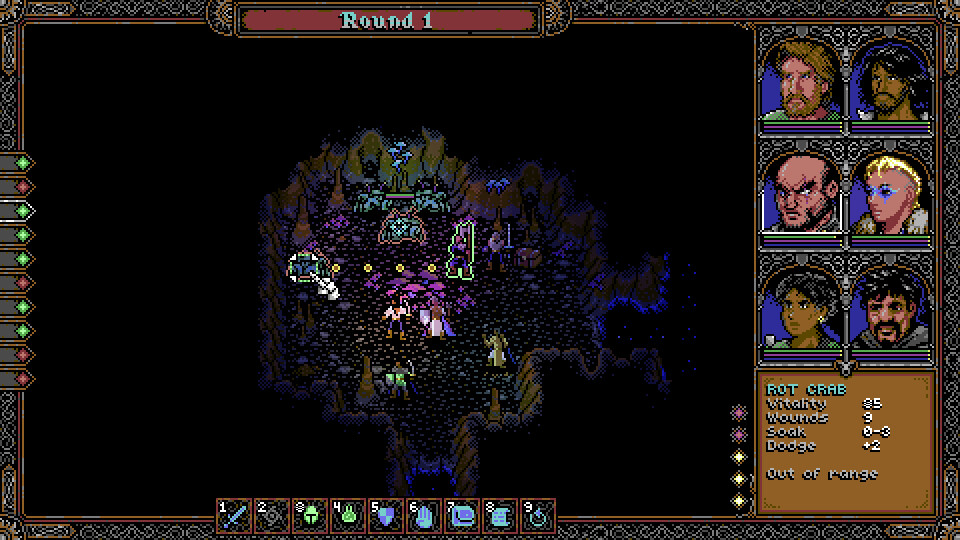Select the blond bearded hero portrait

[x=802, y=80]
